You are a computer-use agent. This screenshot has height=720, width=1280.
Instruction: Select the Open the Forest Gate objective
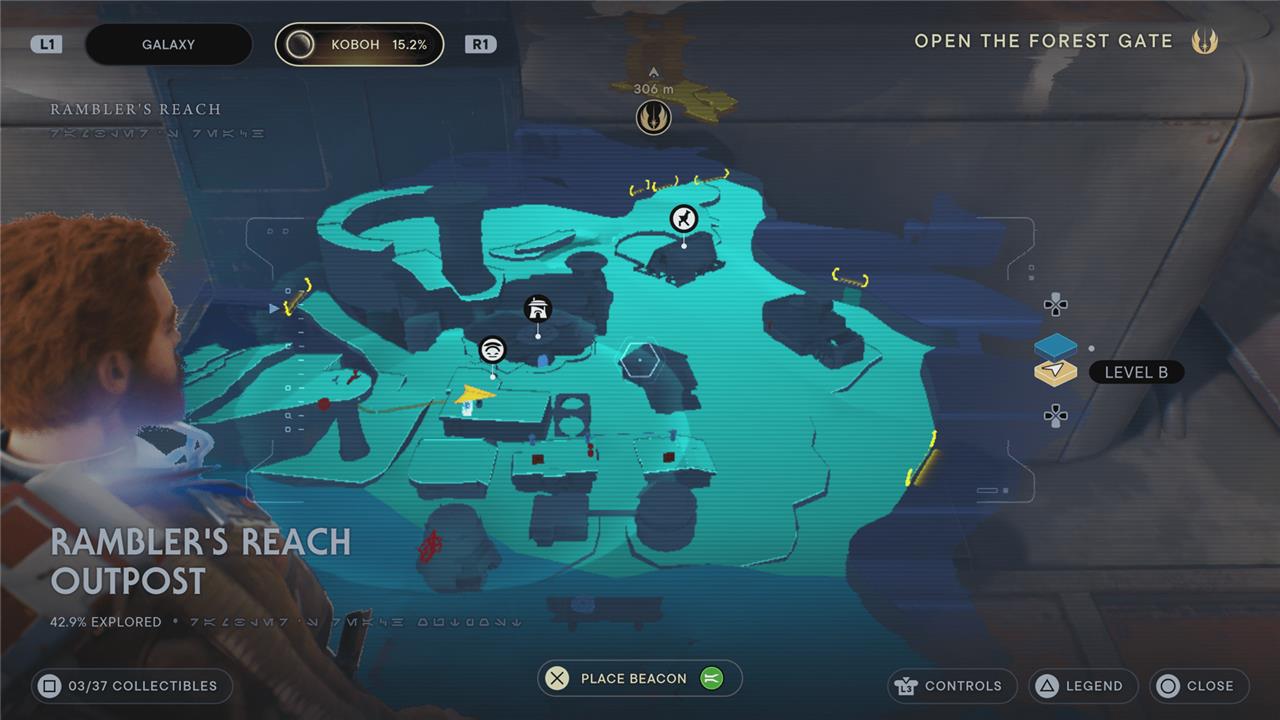coord(1043,42)
